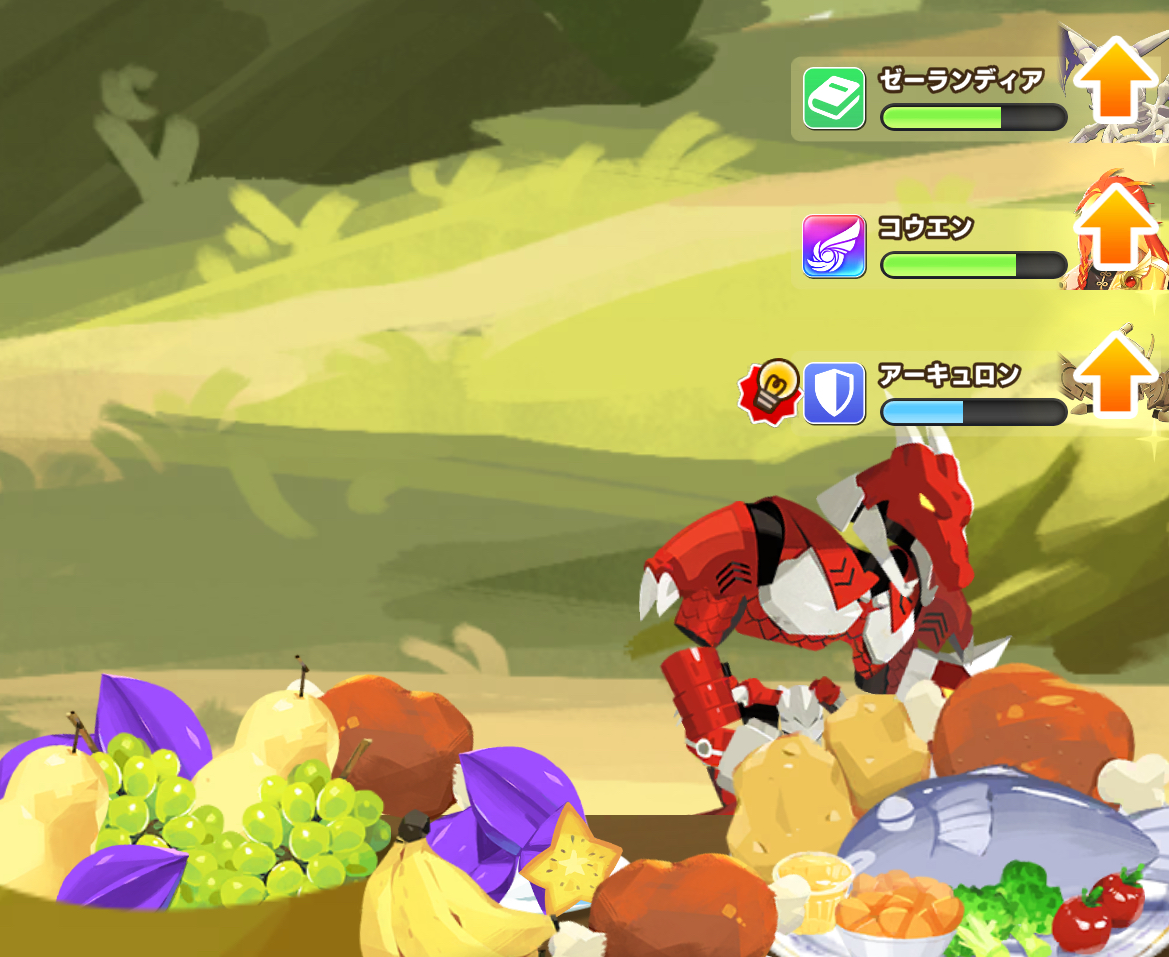Image resolution: width=1169 pixels, height=957 pixels.
Task: Select the アーキュロン blue shield icon
Action: (x=834, y=393)
